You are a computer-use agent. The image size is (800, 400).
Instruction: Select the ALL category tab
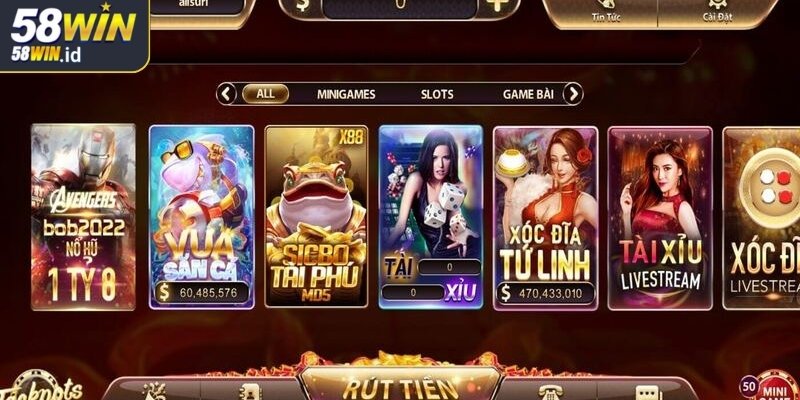click(265, 94)
